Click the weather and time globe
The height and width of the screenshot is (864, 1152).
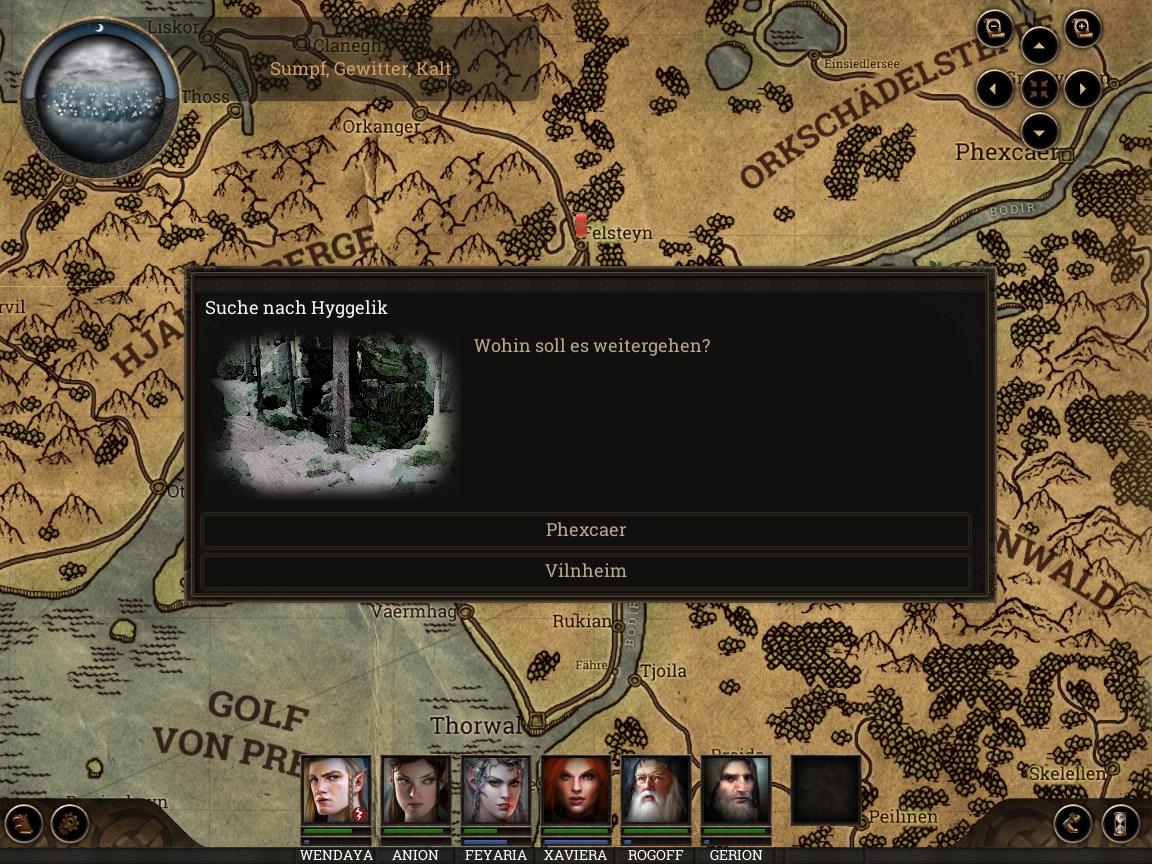[x=100, y=96]
